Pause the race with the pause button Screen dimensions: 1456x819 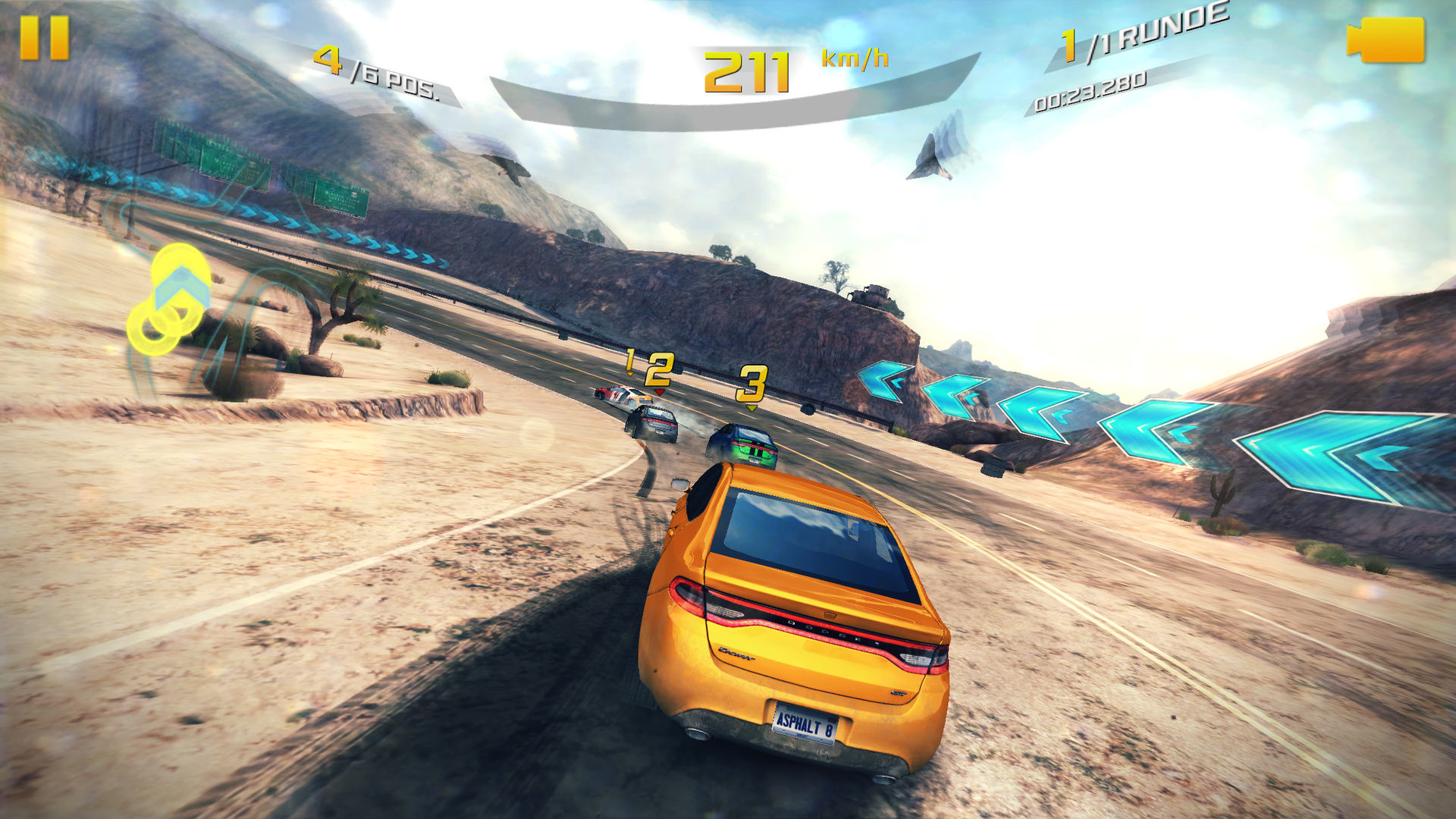click(44, 38)
